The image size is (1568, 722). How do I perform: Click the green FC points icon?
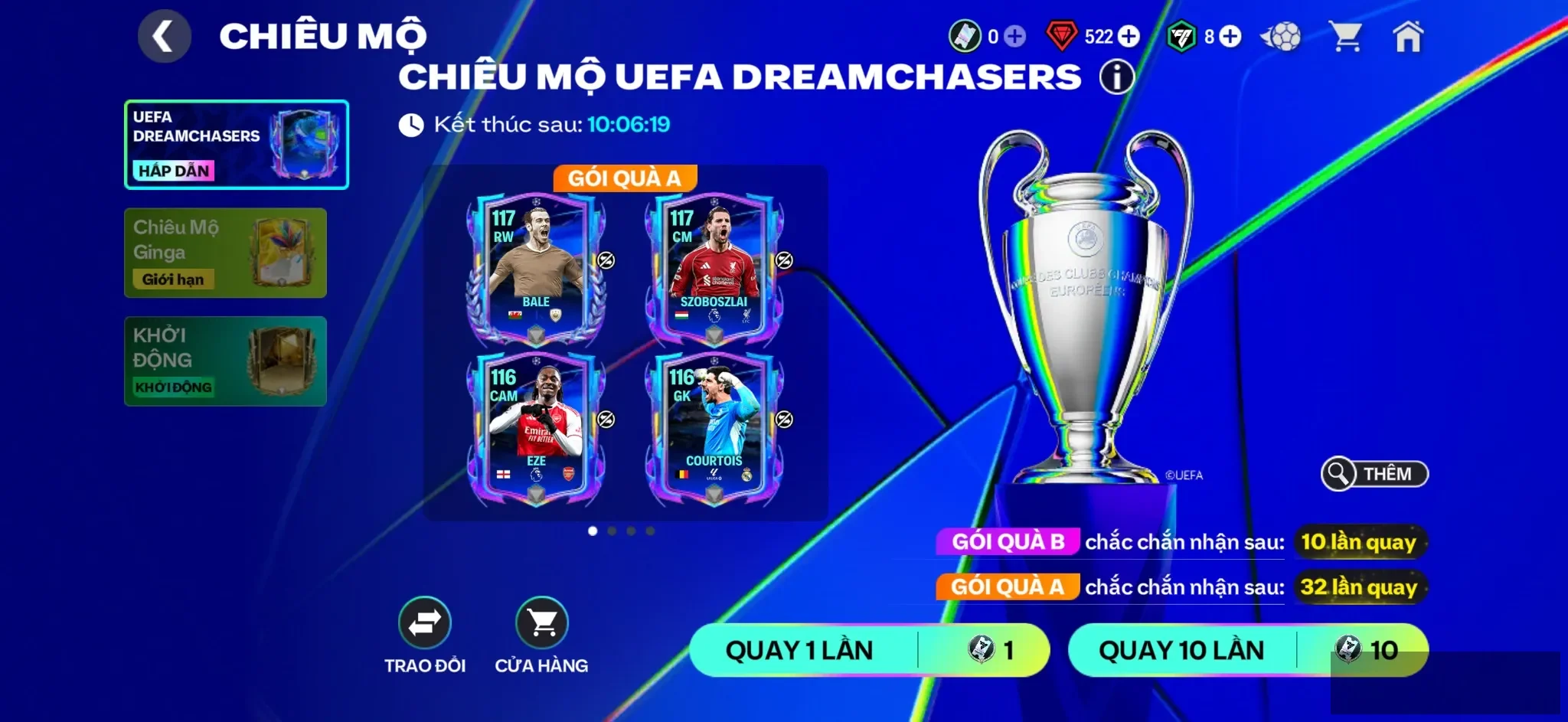1179,35
